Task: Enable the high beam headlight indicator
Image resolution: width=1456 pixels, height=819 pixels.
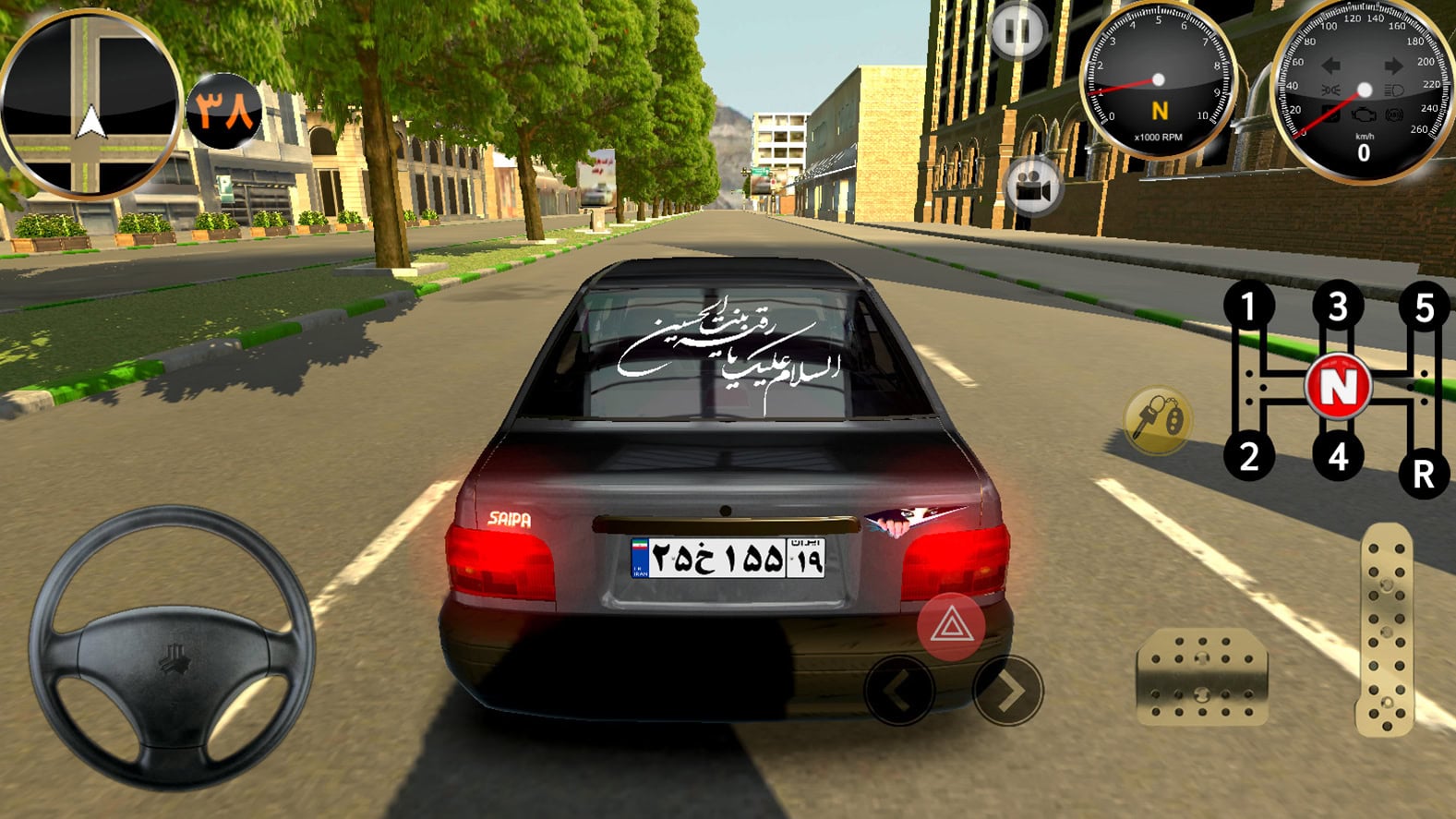Action: [1392, 90]
